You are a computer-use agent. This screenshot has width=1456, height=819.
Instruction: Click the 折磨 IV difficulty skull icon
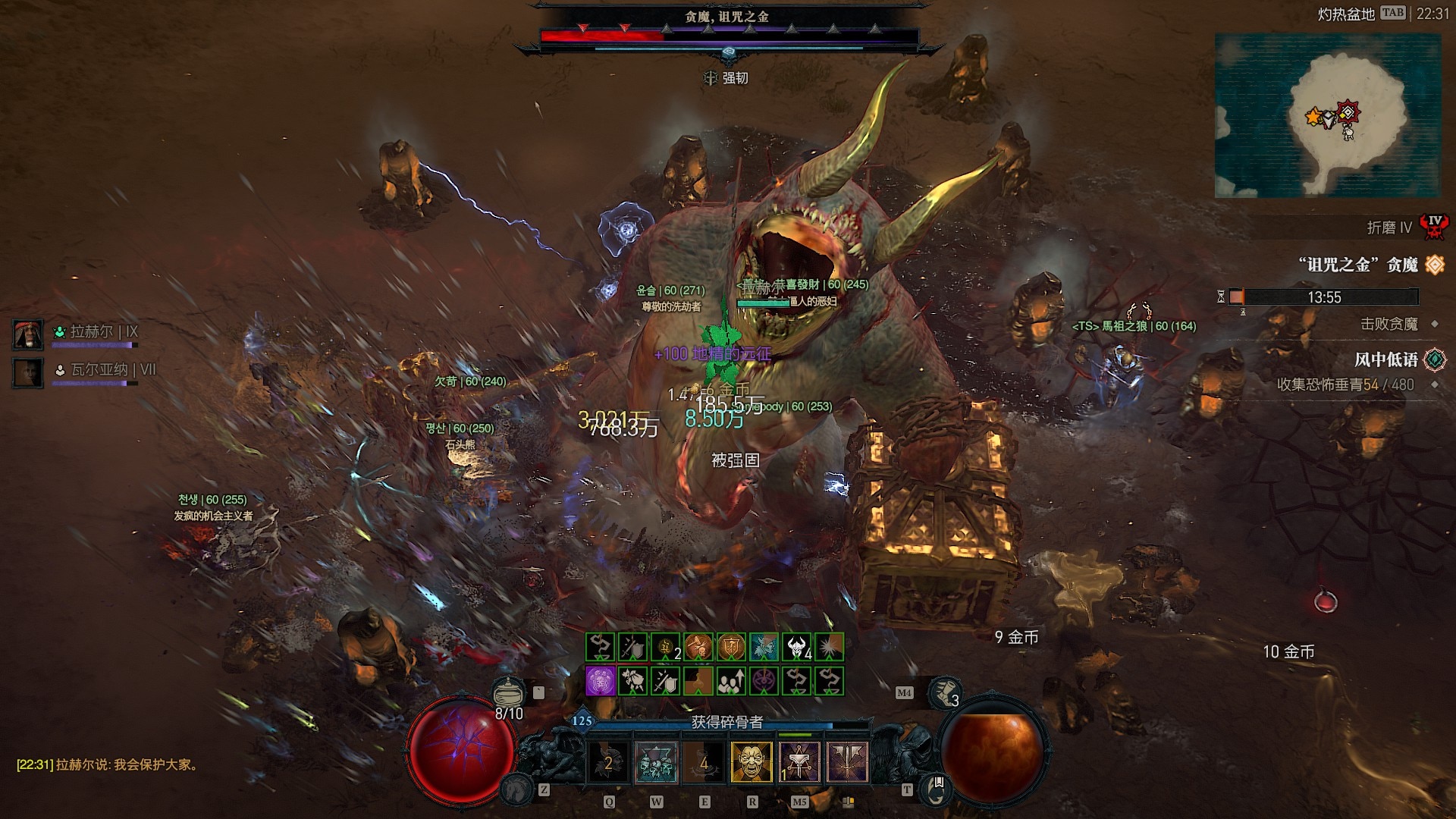point(1435,226)
